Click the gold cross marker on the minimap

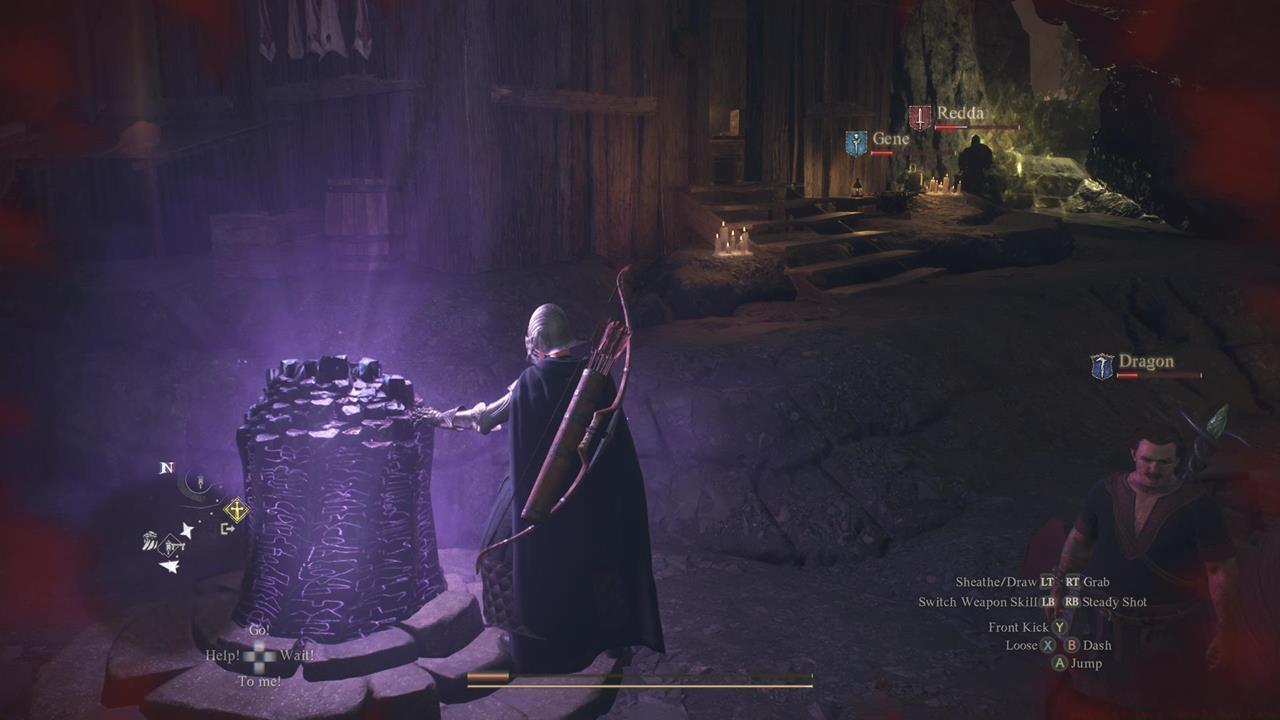tap(236, 510)
